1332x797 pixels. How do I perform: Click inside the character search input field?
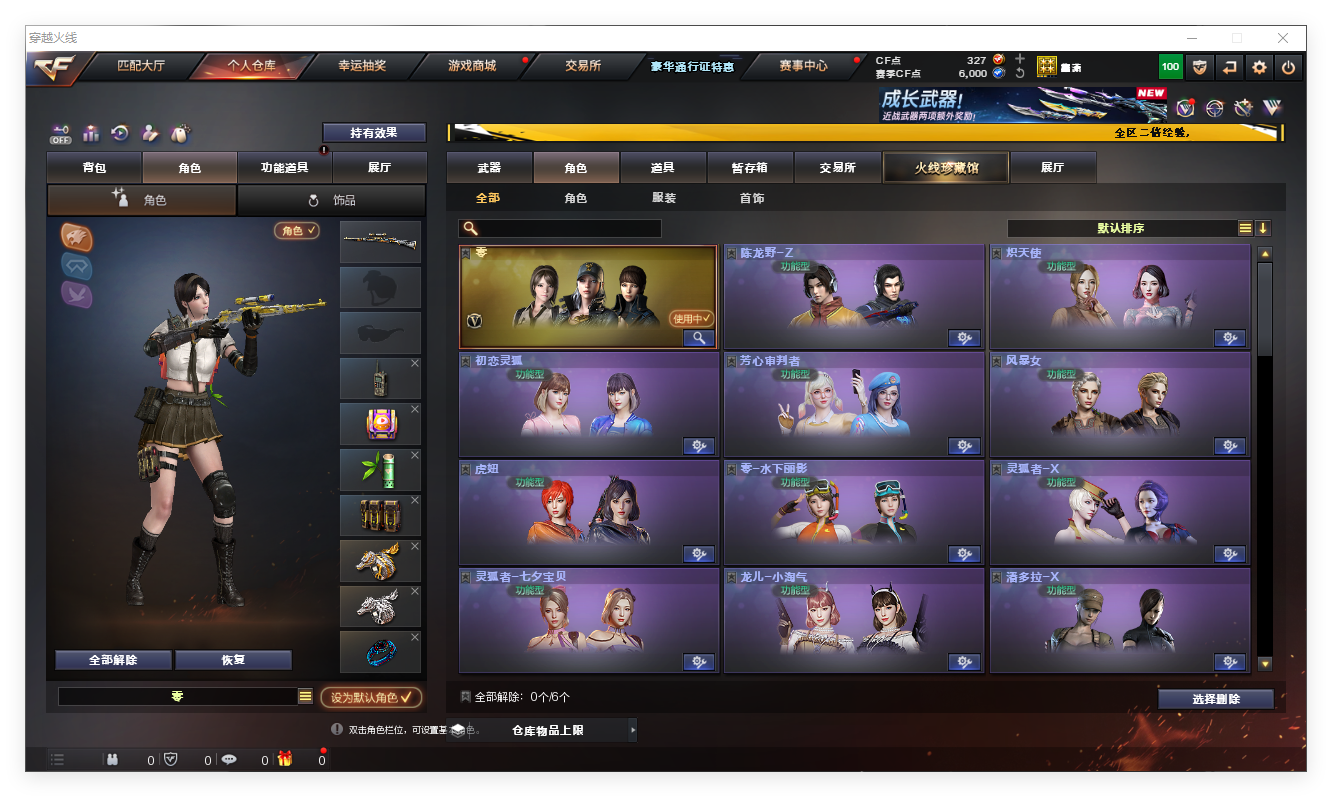pos(570,228)
